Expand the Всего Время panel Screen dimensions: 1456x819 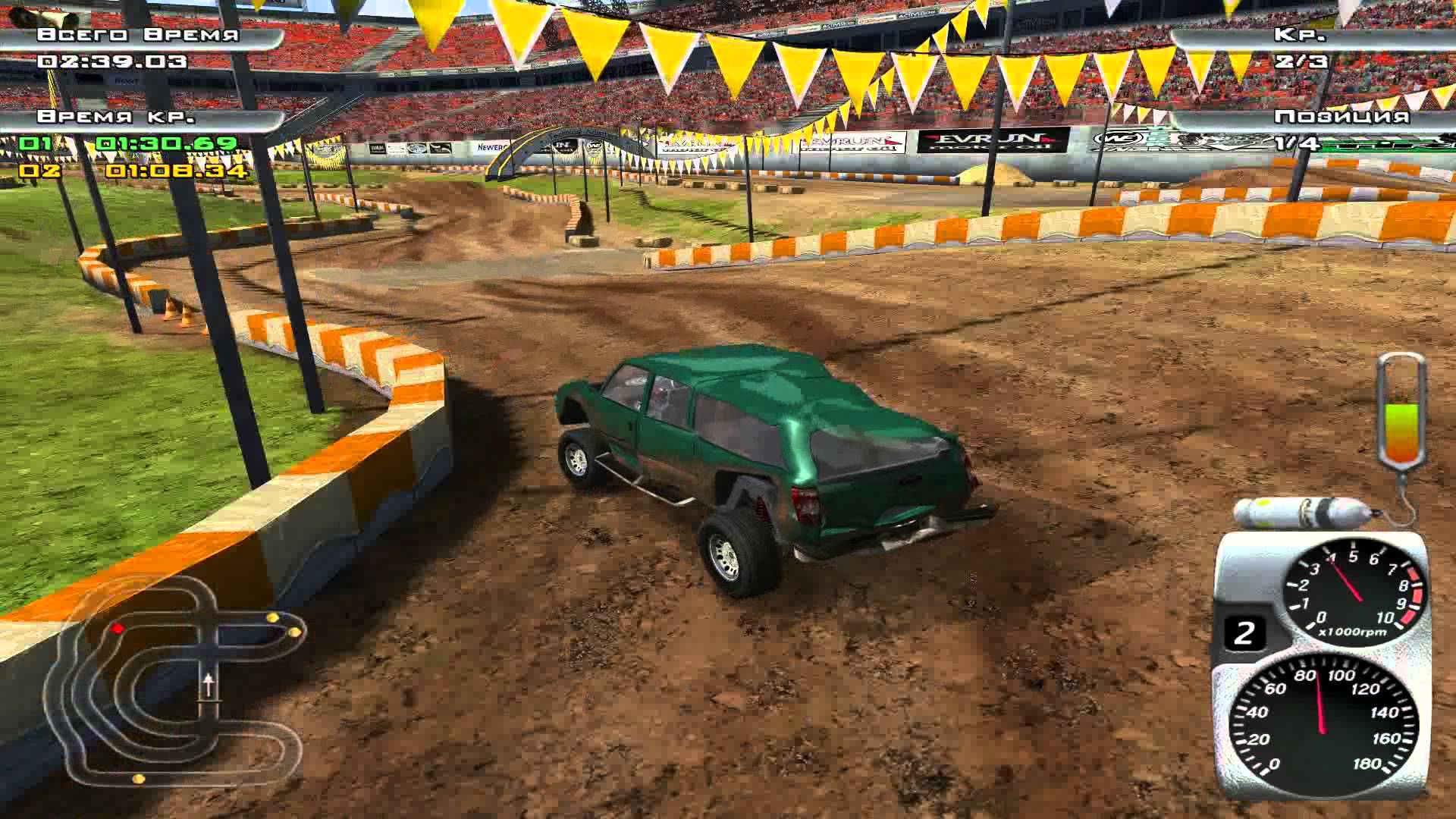(136, 34)
